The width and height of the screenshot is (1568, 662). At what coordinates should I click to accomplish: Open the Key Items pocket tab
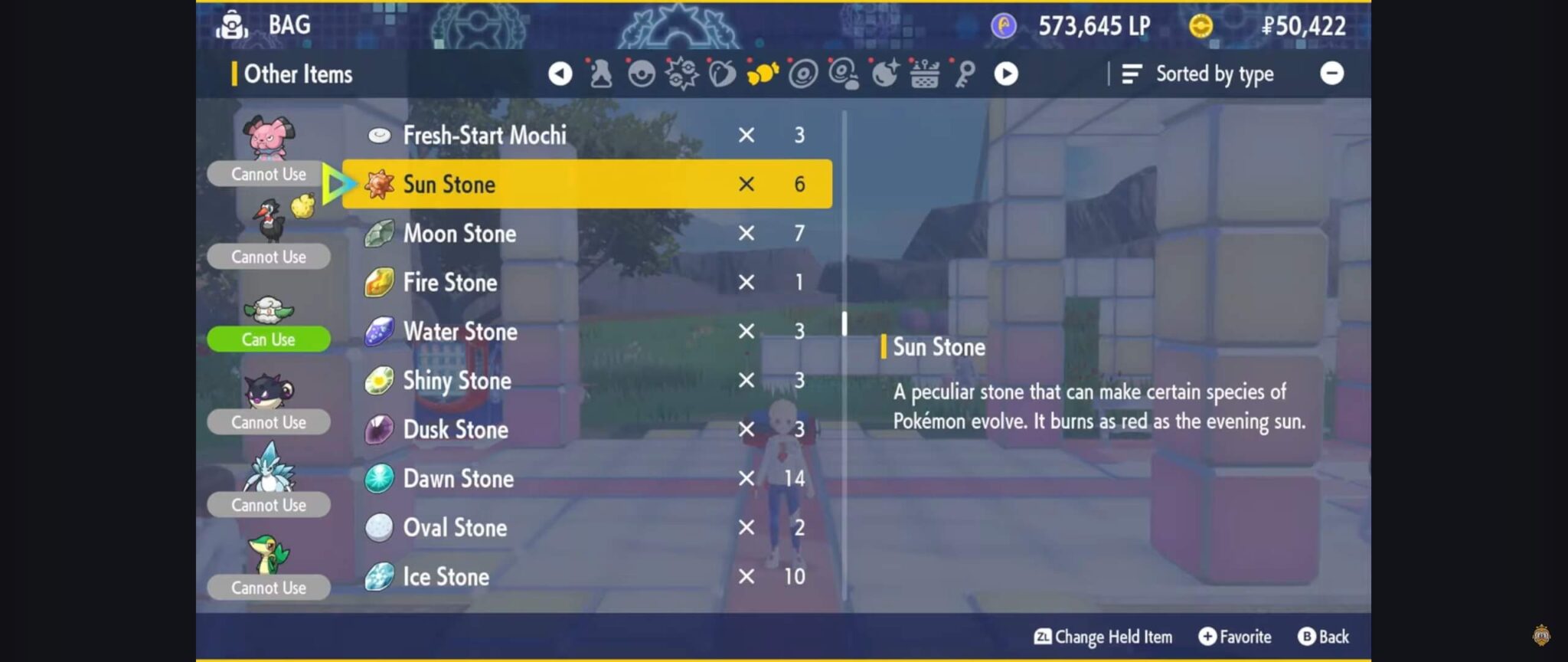pos(965,74)
